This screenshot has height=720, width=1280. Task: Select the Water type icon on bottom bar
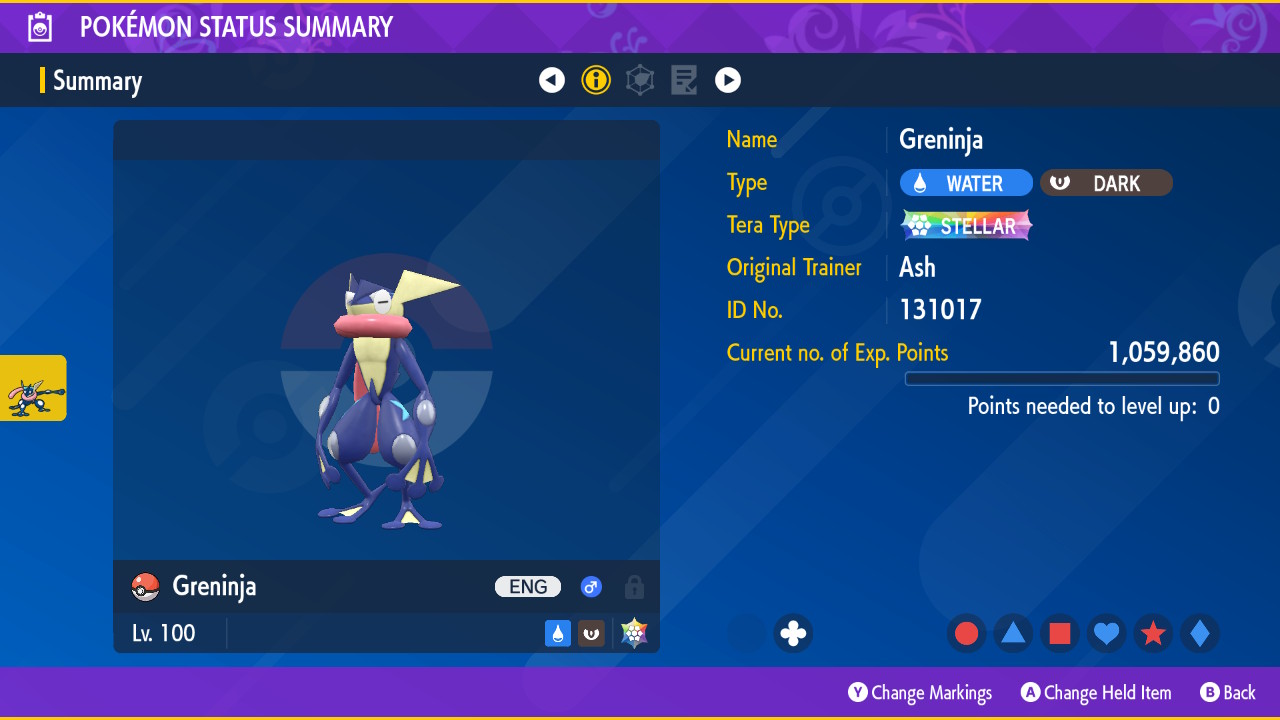pos(557,633)
